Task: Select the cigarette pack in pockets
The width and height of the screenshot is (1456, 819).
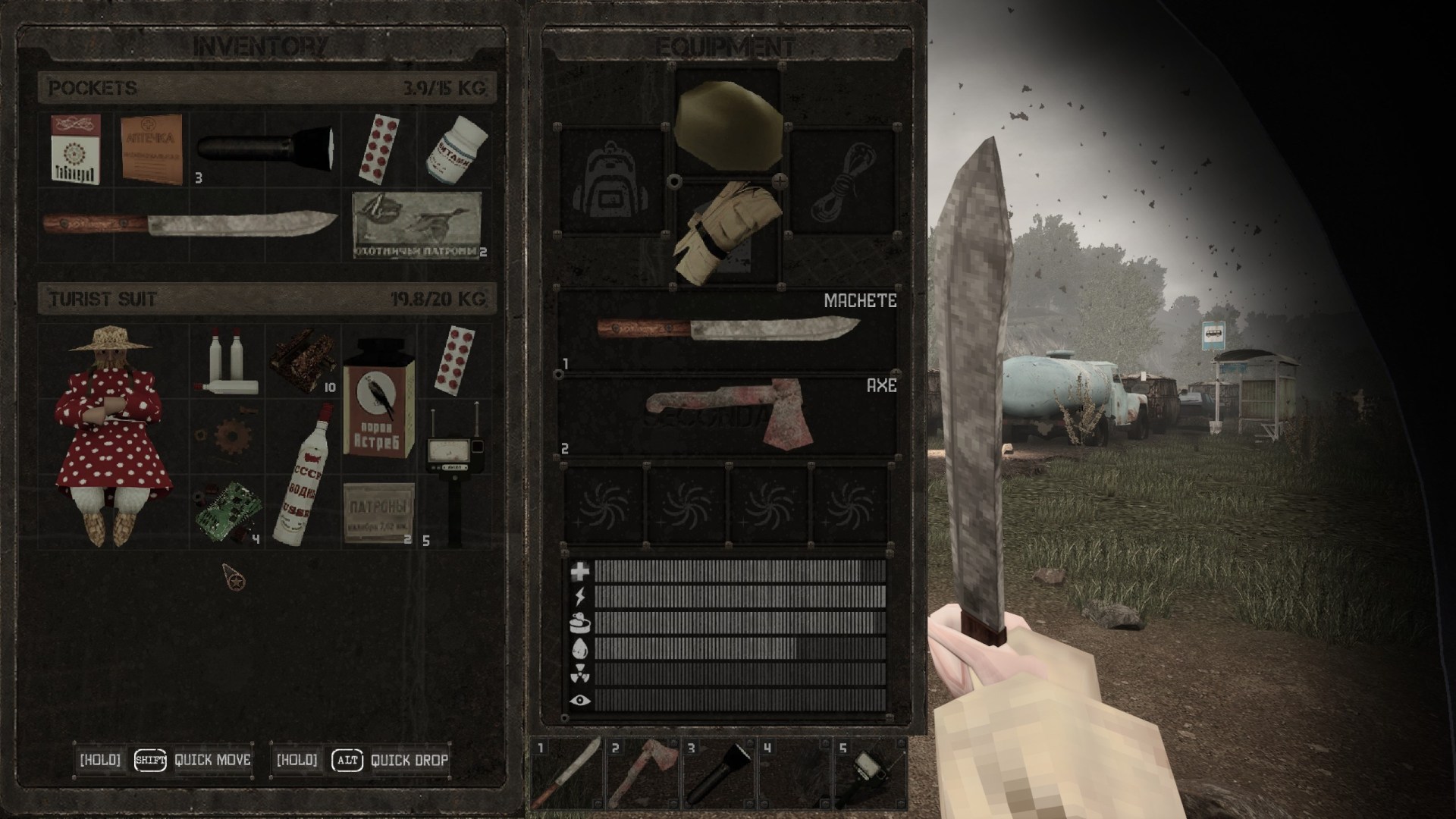Action: coord(75,149)
